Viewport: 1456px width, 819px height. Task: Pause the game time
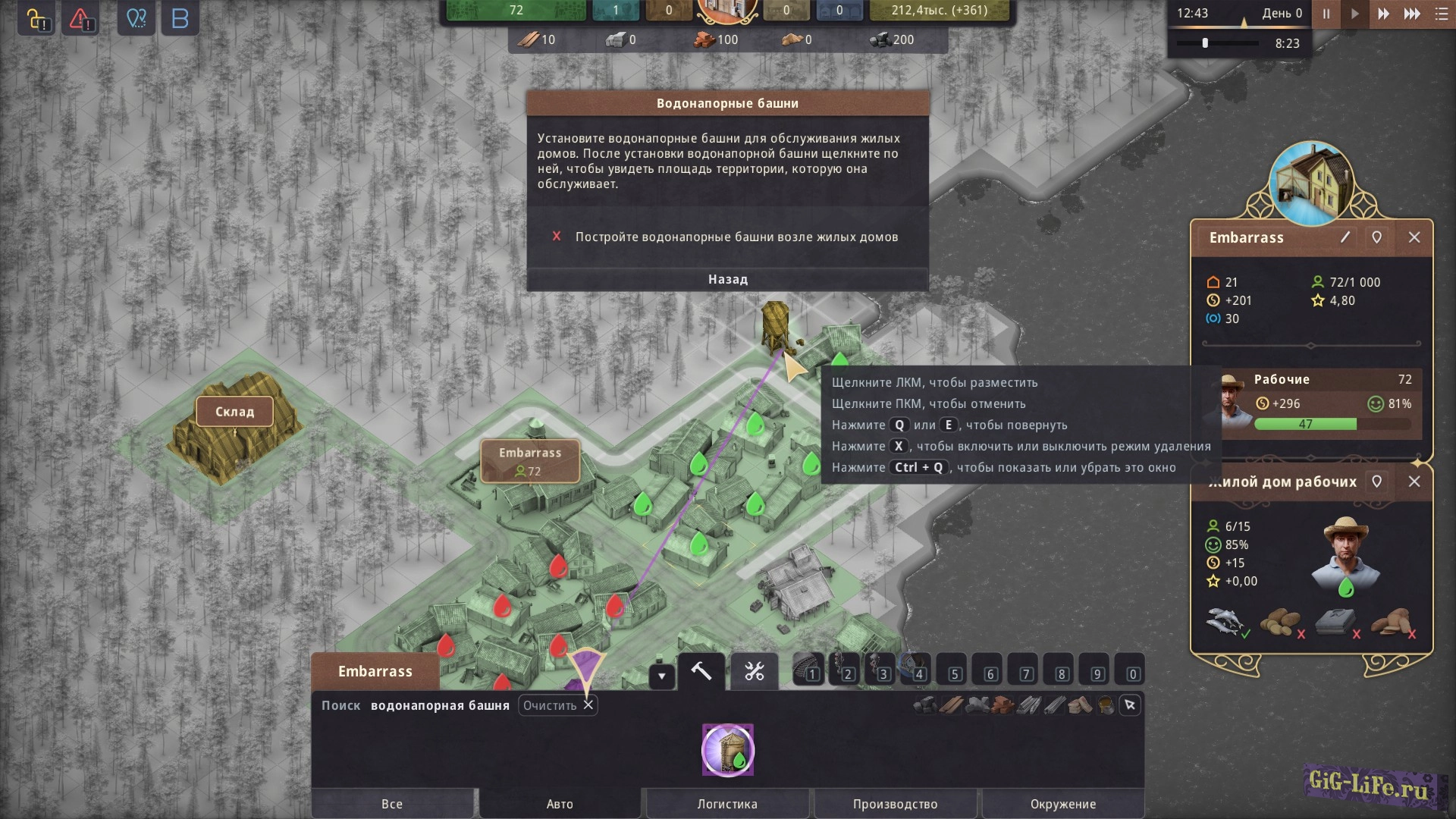coord(1326,14)
